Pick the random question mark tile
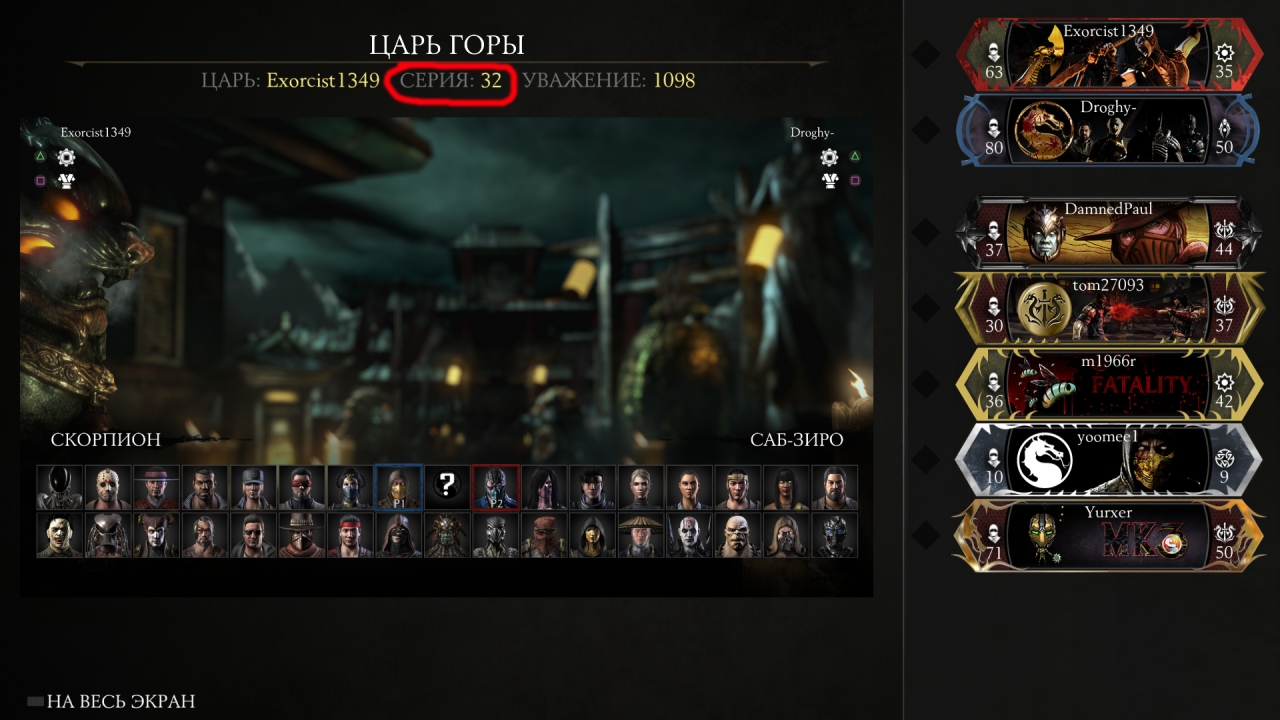This screenshot has height=720, width=1280. tap(447, 487)
